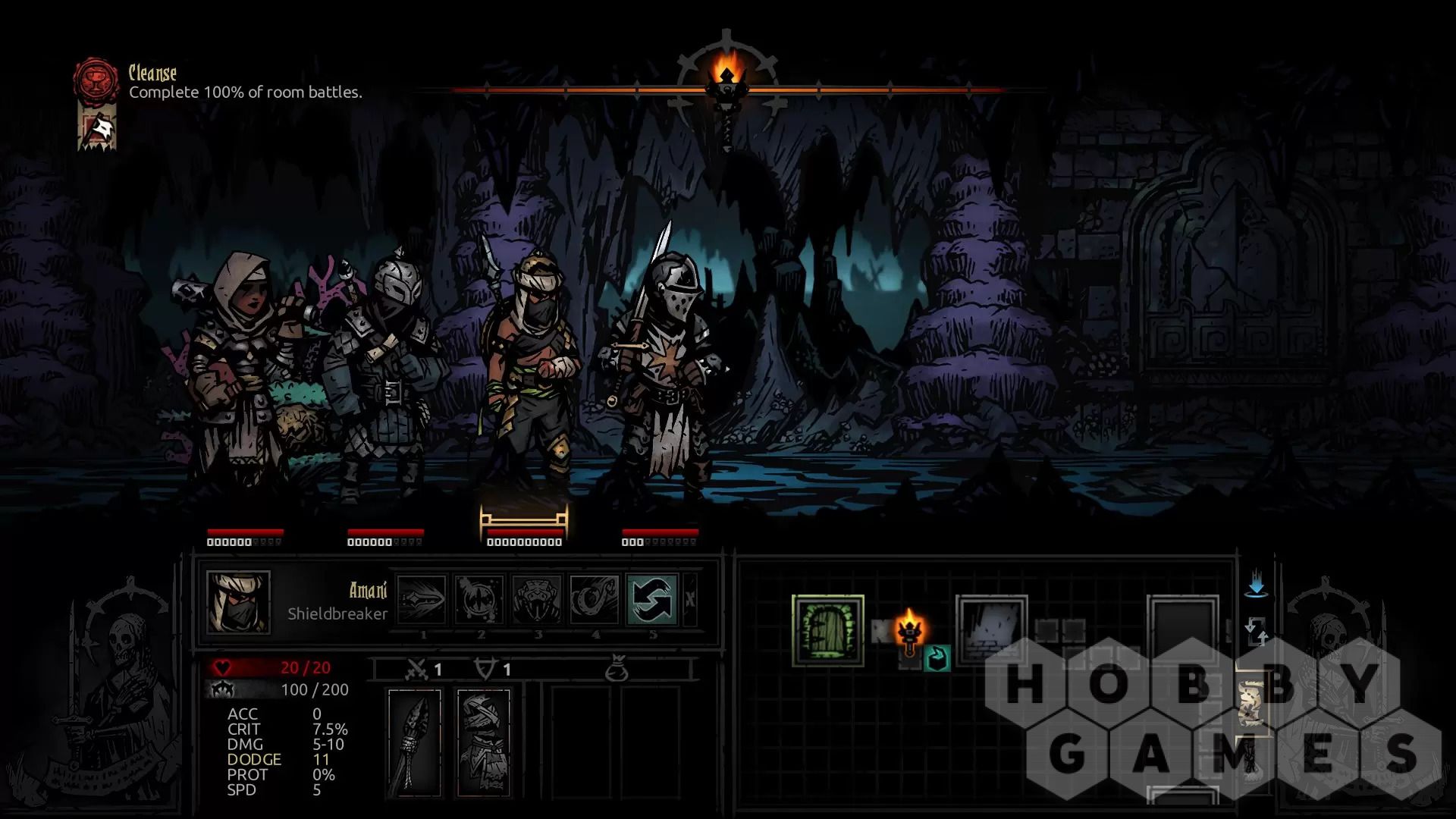
Task: Activate the snake head skill in slot 3
Action: point(537,599)
